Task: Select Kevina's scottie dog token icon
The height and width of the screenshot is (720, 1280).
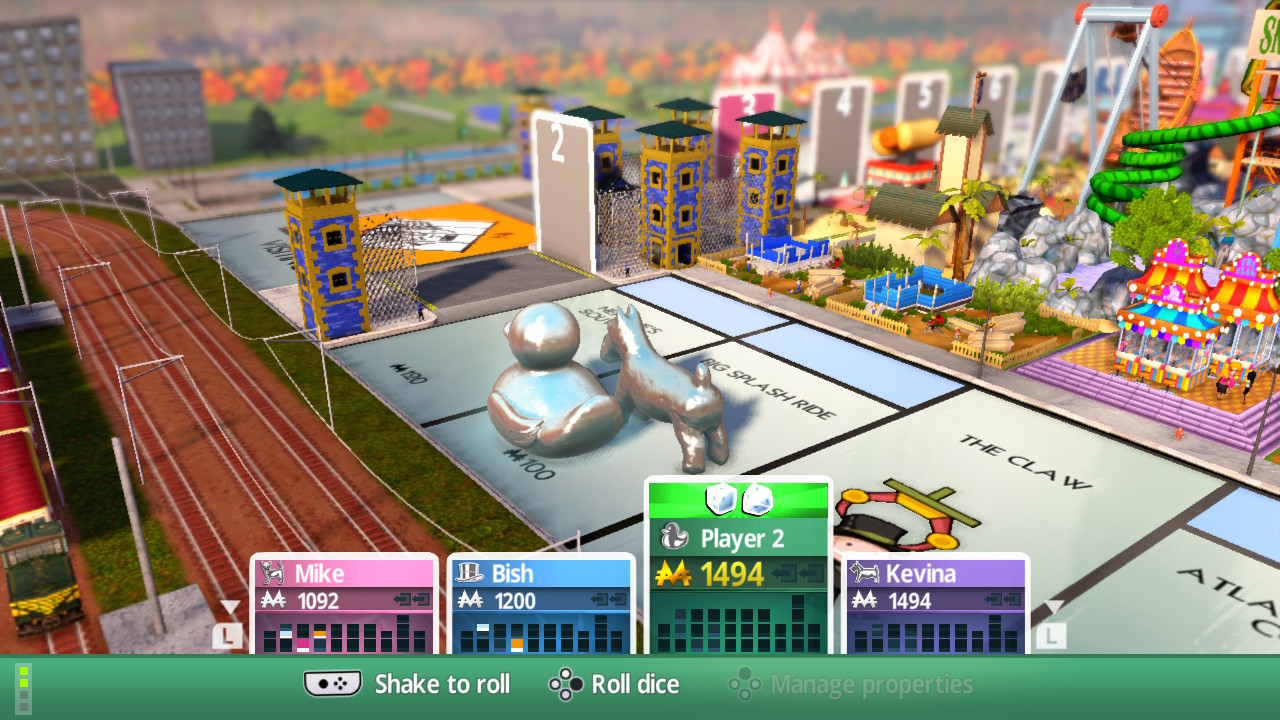Action: click(866, 574)
